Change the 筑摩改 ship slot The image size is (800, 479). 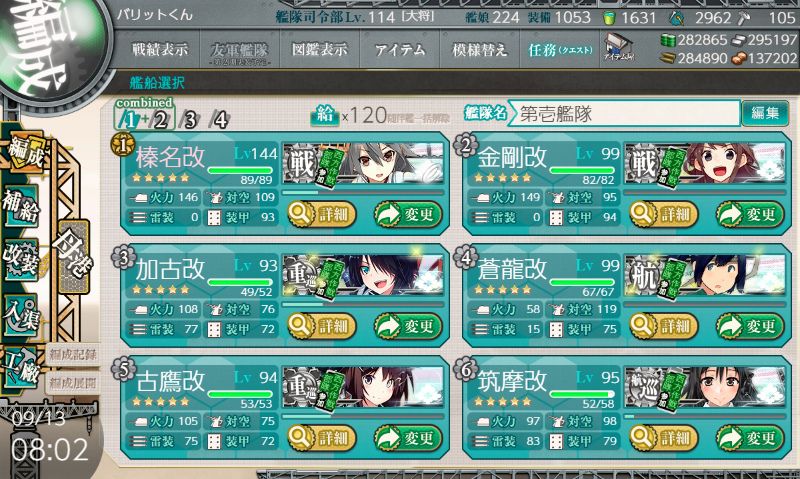tap(746, 437)
